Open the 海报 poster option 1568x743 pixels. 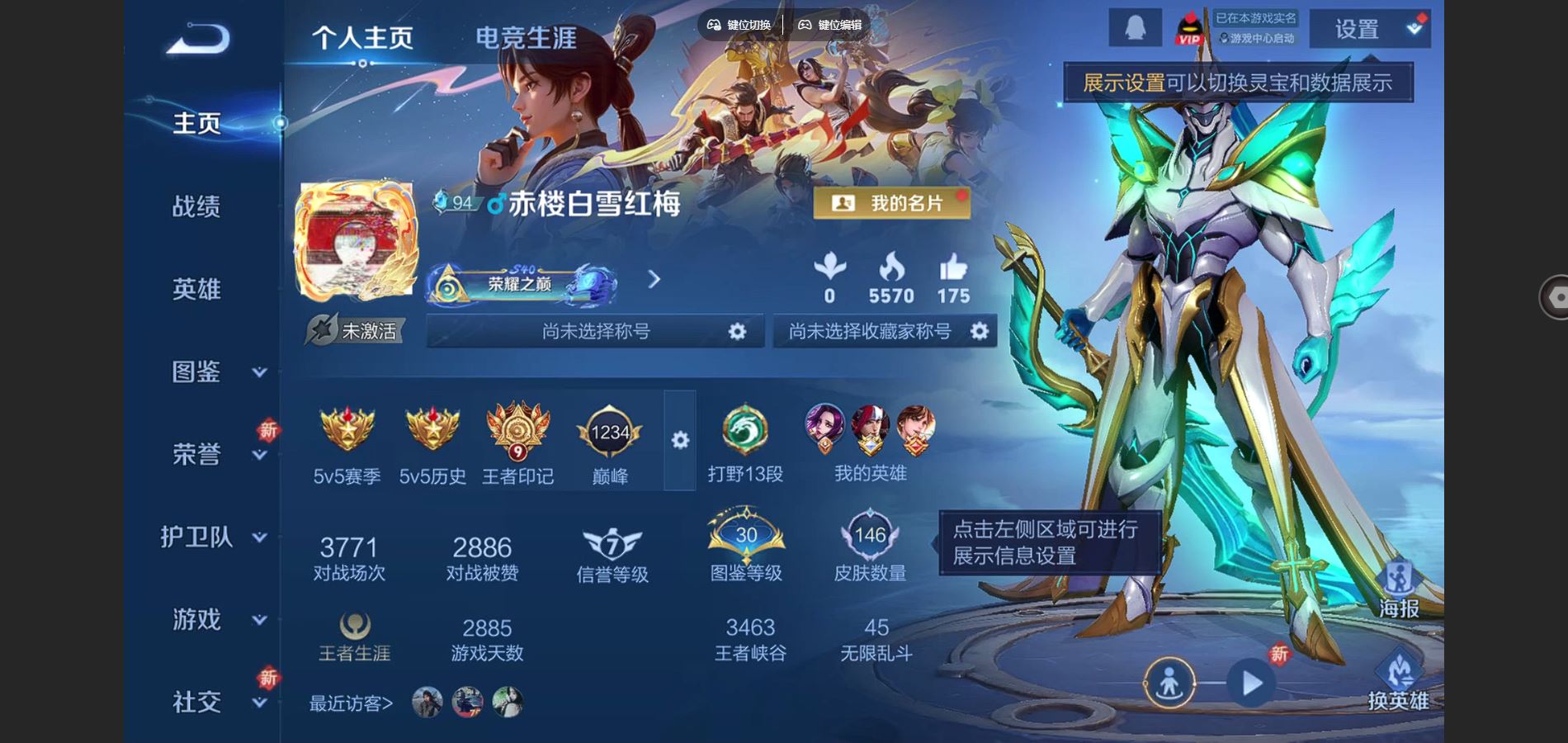point(1399,591)
